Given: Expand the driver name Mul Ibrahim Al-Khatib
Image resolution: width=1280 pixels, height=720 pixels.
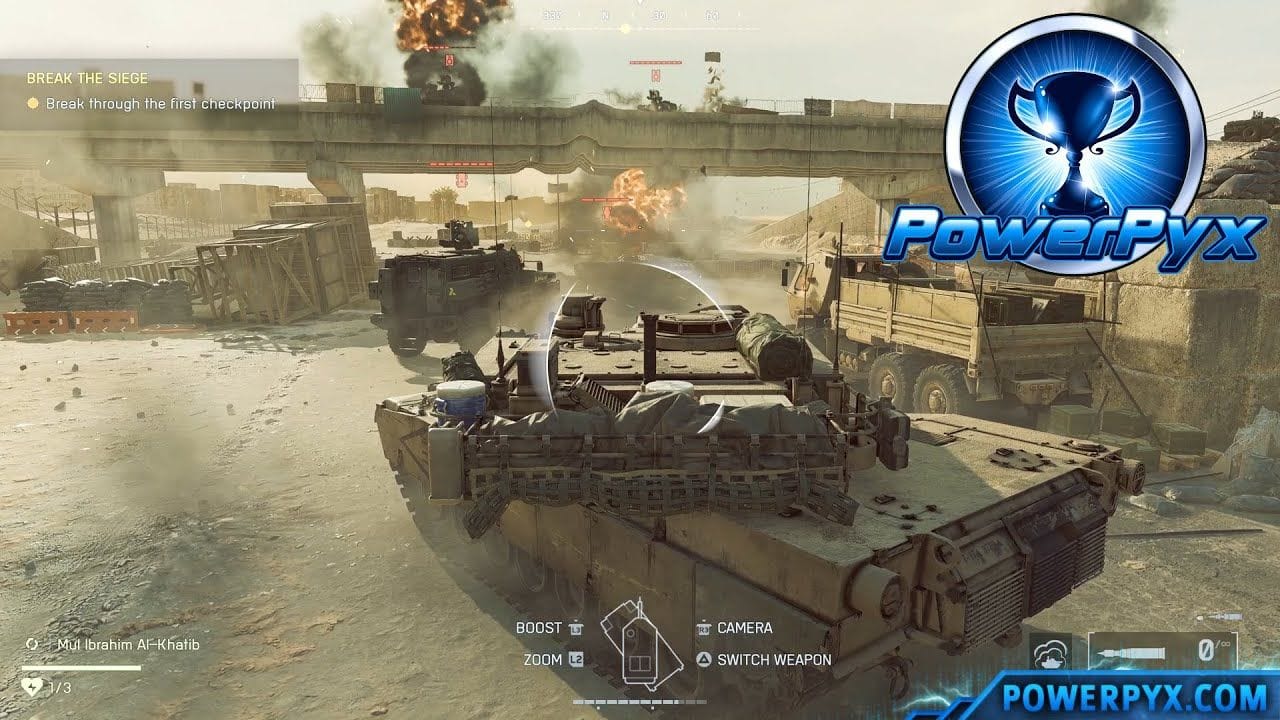Looking at the screenshot, I should 130,646.
